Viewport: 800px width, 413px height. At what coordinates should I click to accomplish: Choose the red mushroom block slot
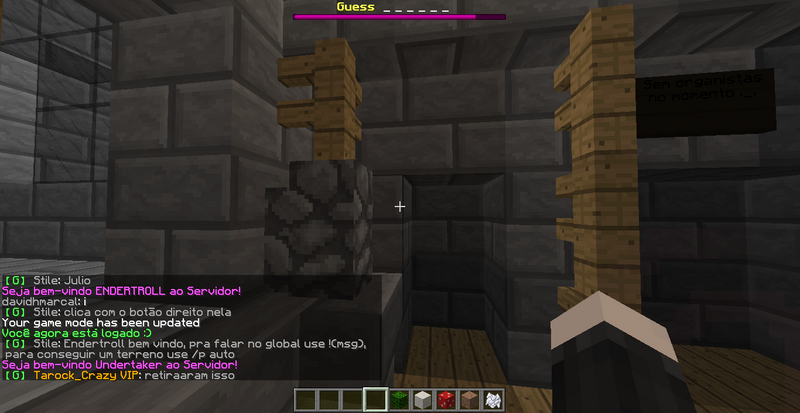(x=447, y=400)
